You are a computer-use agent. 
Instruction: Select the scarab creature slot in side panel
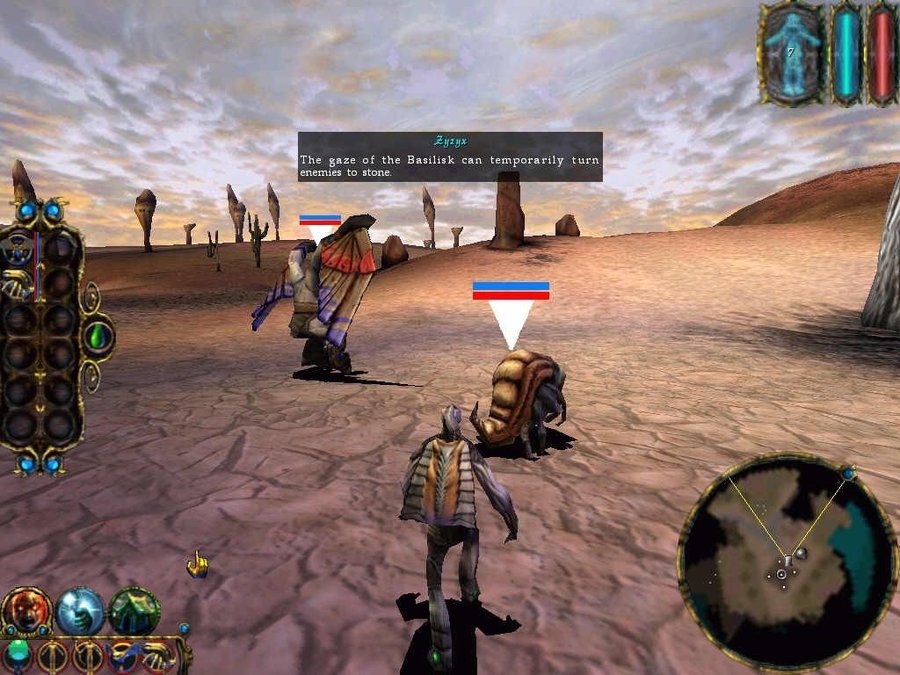[x=19, y=249]
